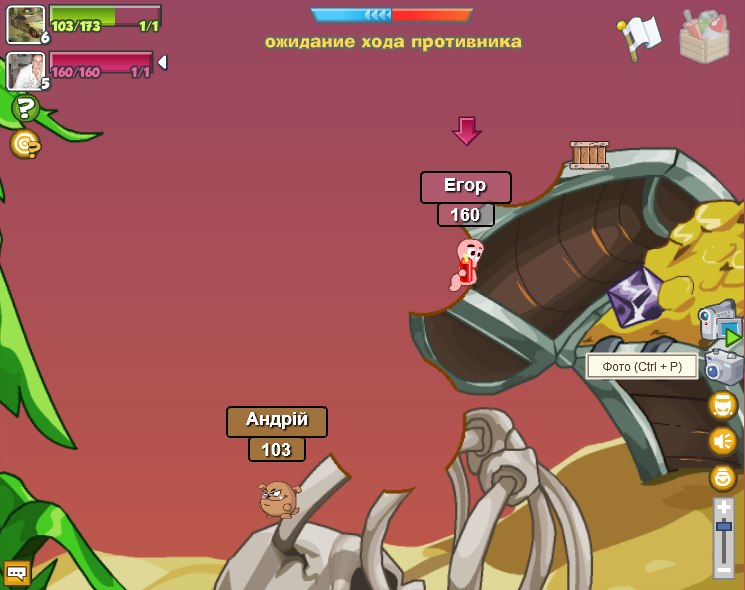This screenshot has height=590, width=745.
Task: Click the blue zoom slider handle
Action: point(723,526)
